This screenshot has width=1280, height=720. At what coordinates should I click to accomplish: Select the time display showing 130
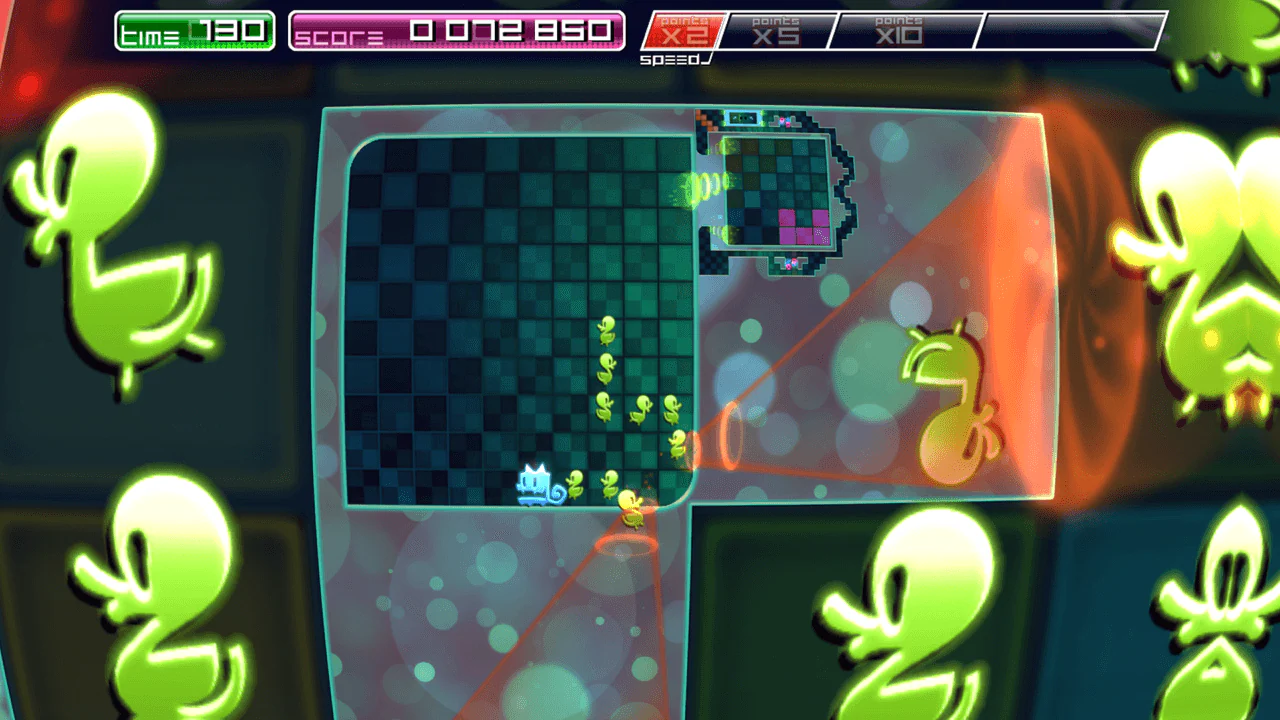tap(193, 29)
